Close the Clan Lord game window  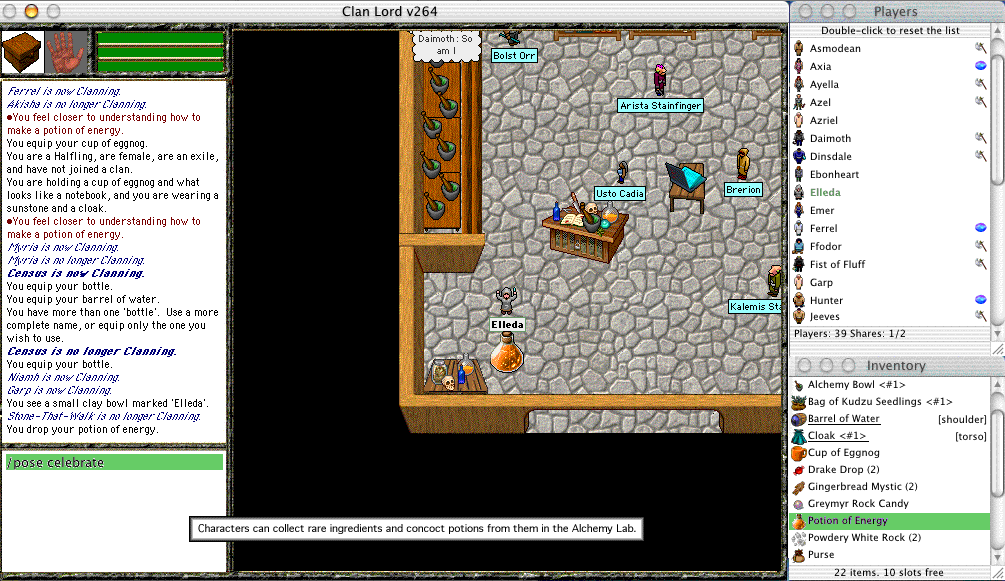click(10, 11)
